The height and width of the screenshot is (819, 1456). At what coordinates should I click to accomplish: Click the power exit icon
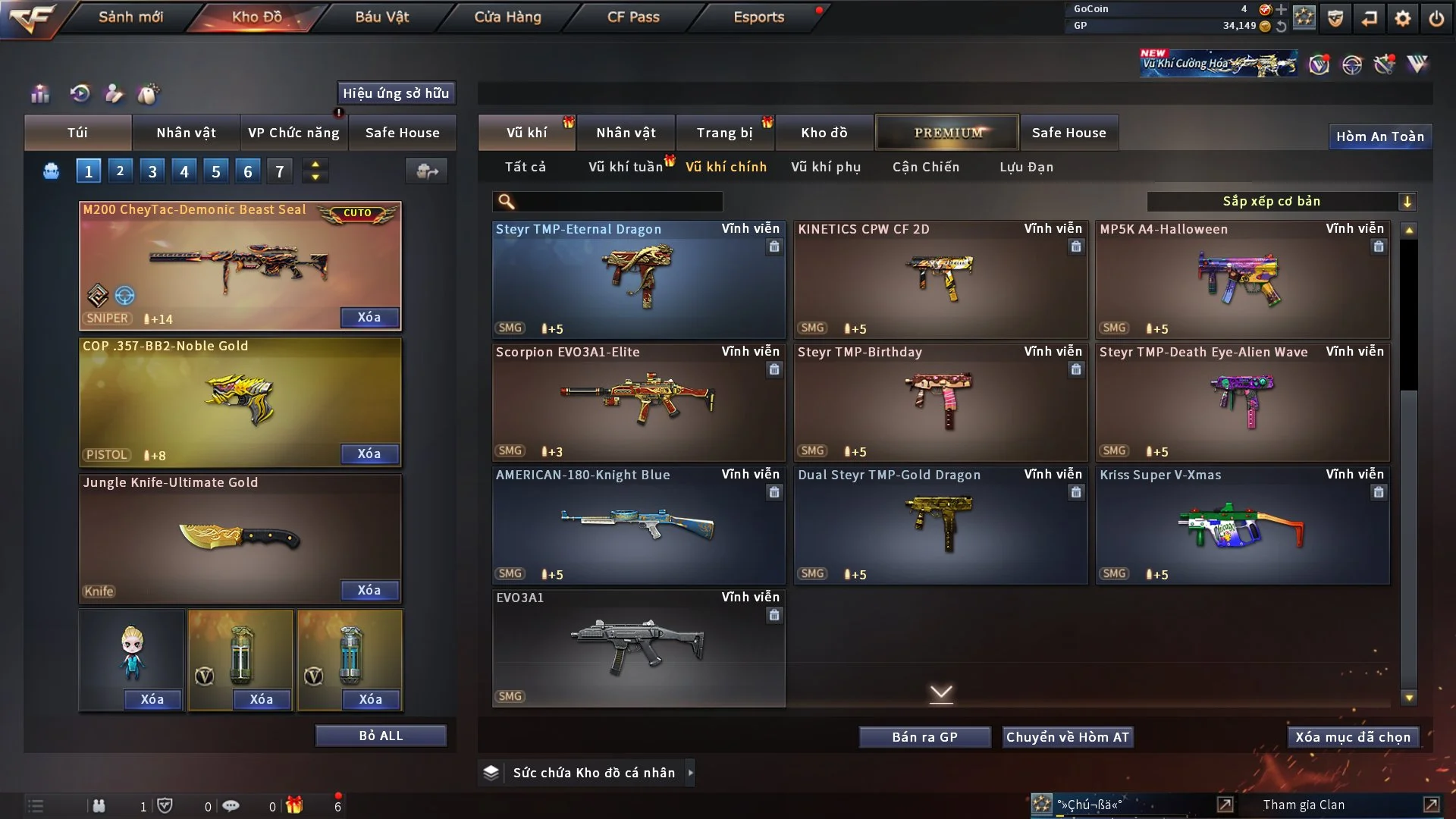click(1436, 18)
